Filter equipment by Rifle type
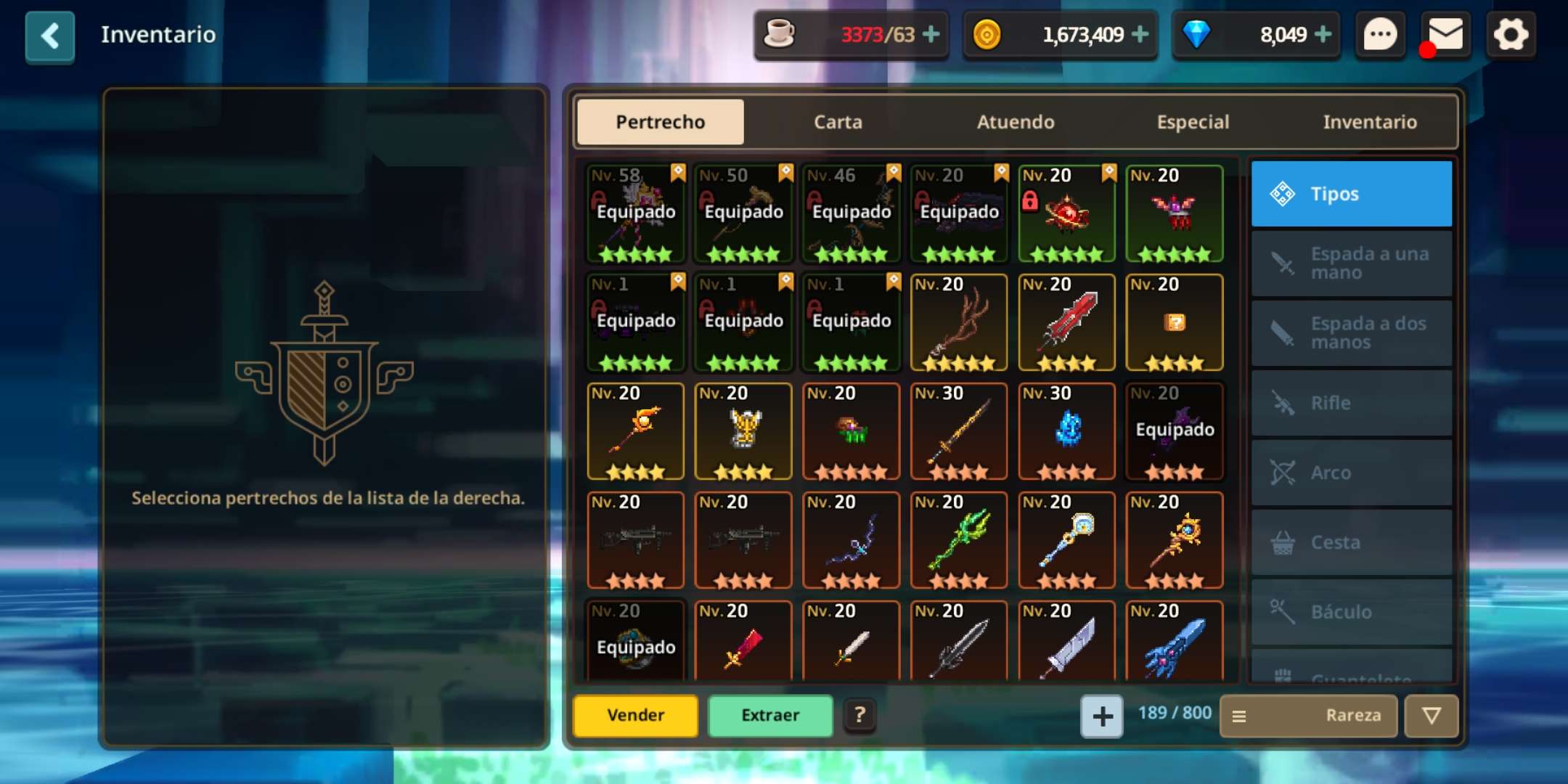 pos(1352,403)
